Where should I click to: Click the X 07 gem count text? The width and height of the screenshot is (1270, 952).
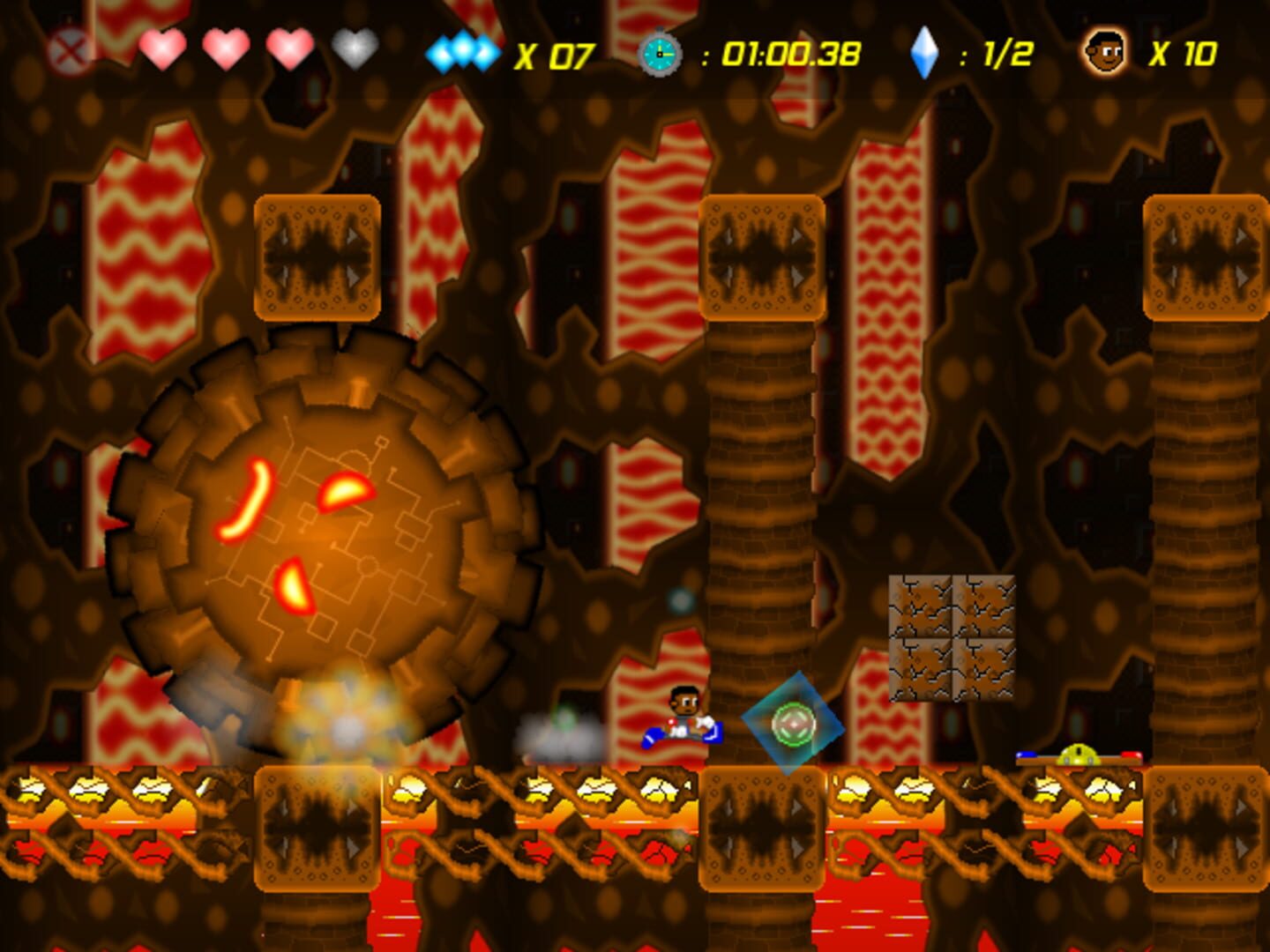click(x=557, y=53)
